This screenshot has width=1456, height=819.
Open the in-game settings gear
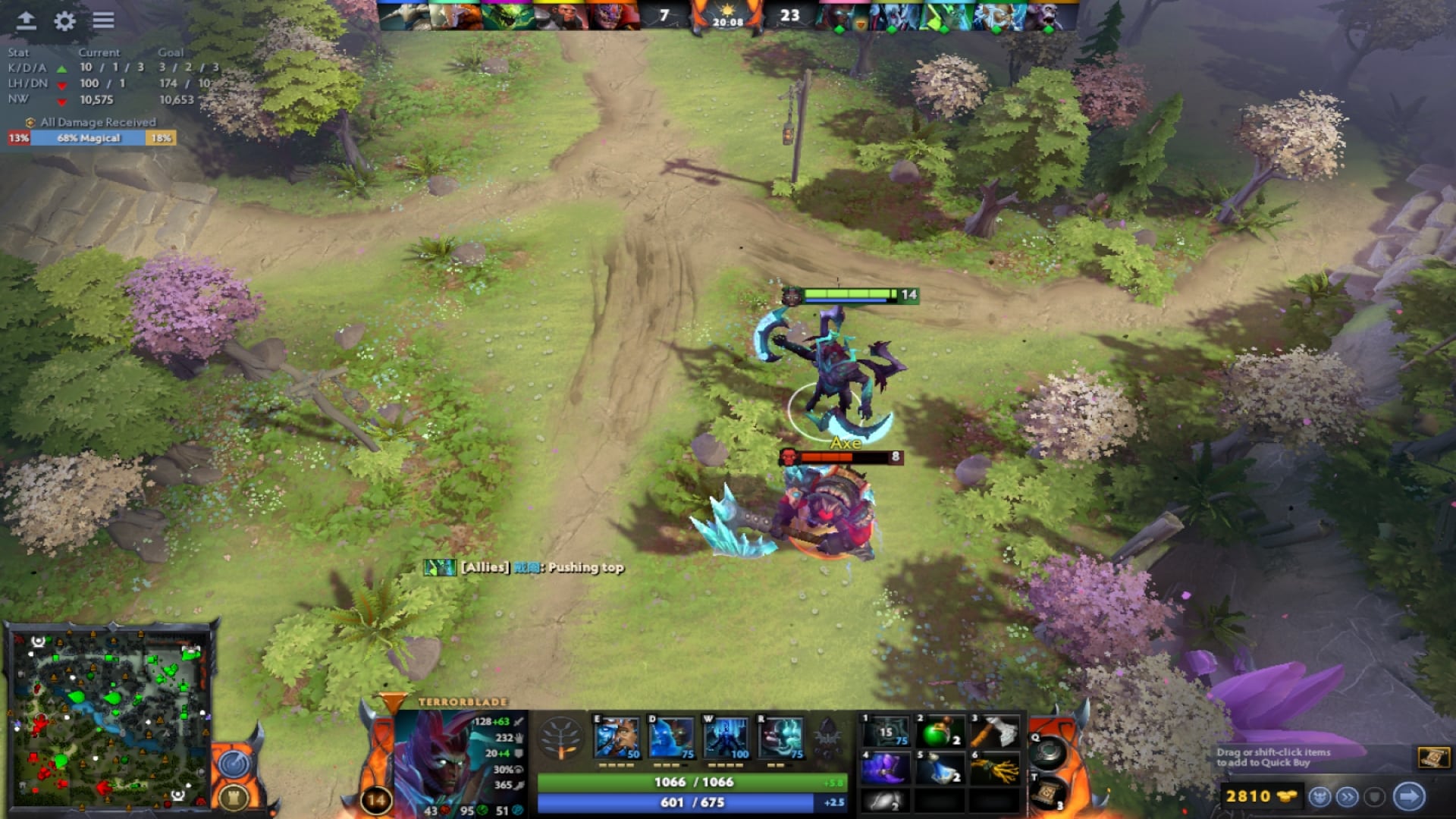64,22
